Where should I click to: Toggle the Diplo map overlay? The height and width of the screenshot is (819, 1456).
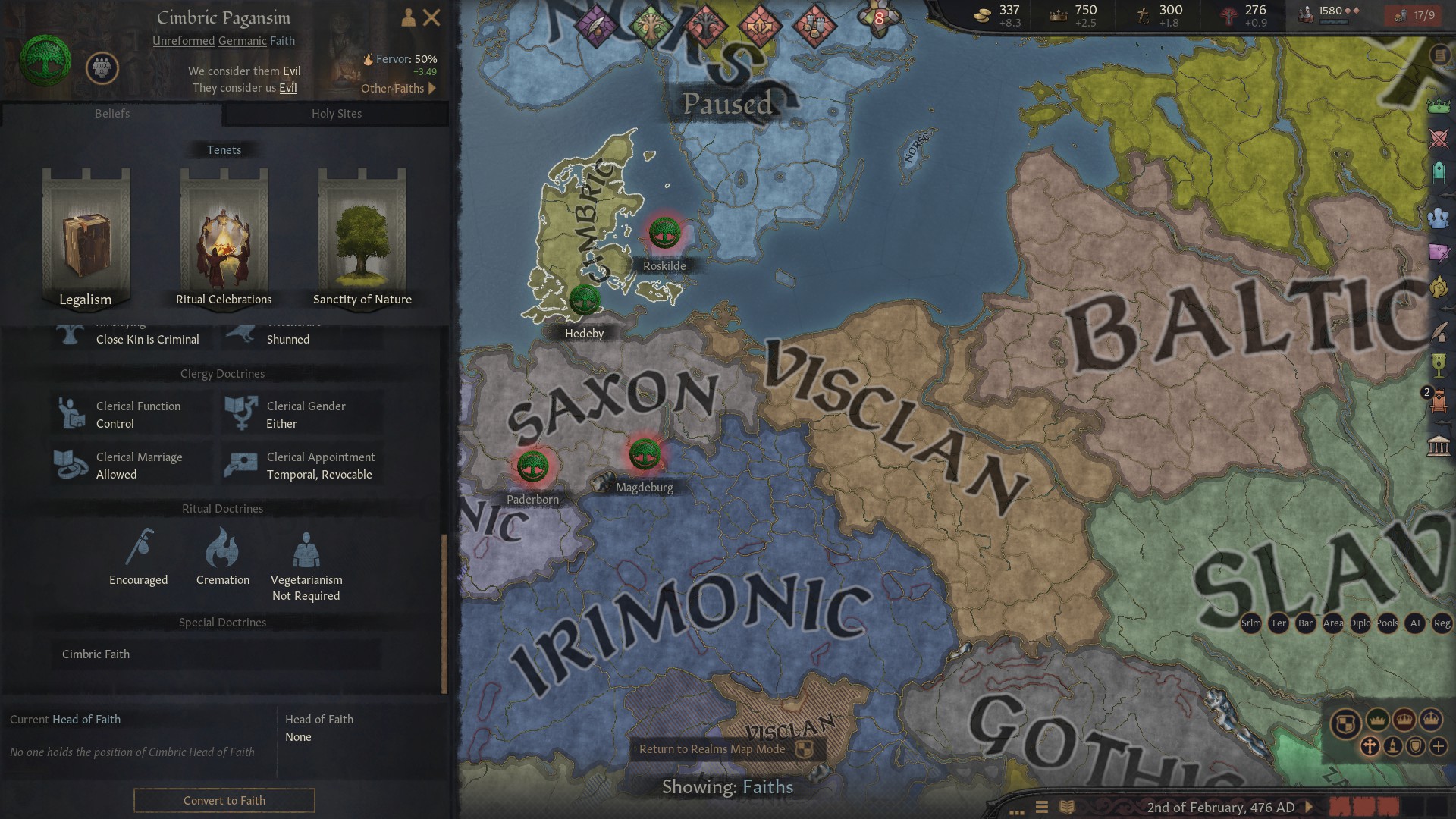click(1359, 623)
